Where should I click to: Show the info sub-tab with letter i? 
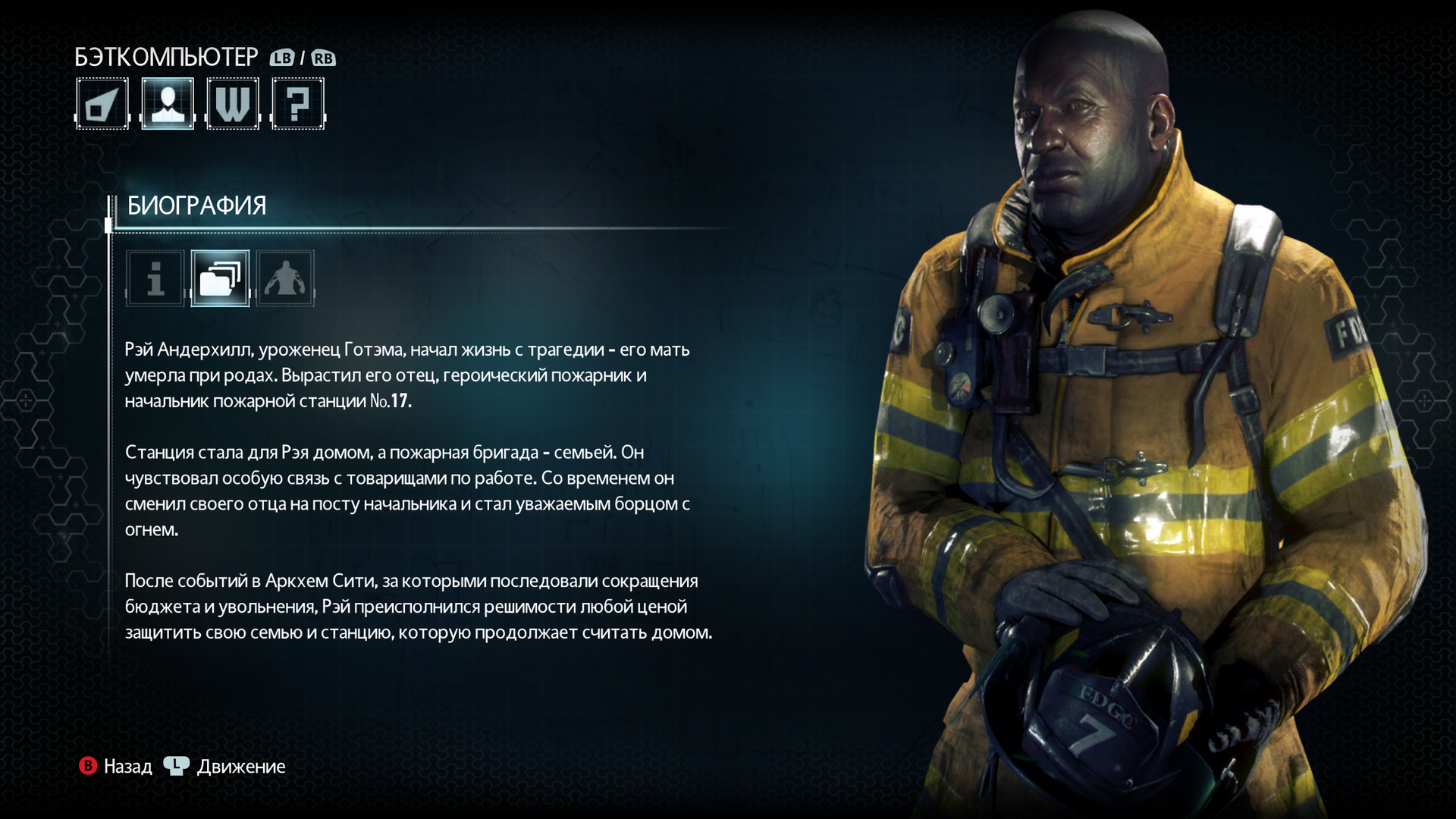(x=155, y=278)
